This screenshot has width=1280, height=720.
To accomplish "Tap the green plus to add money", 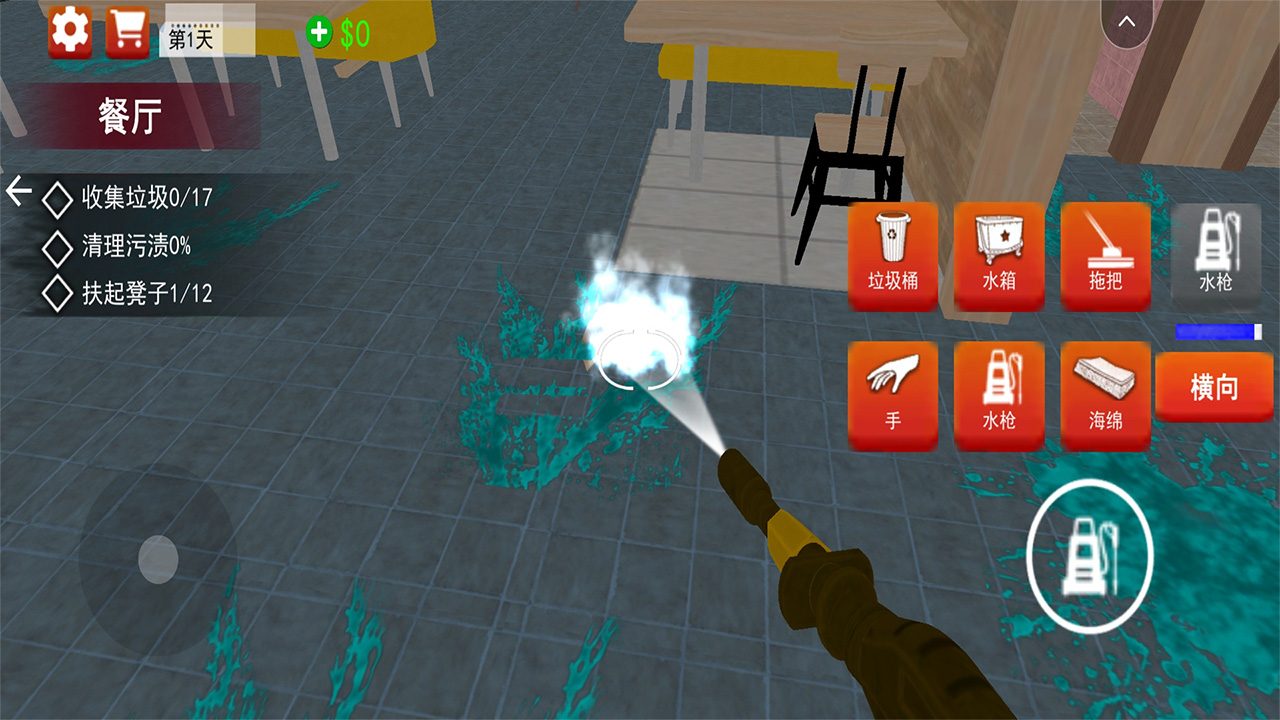I will click(x=319, y=33).
